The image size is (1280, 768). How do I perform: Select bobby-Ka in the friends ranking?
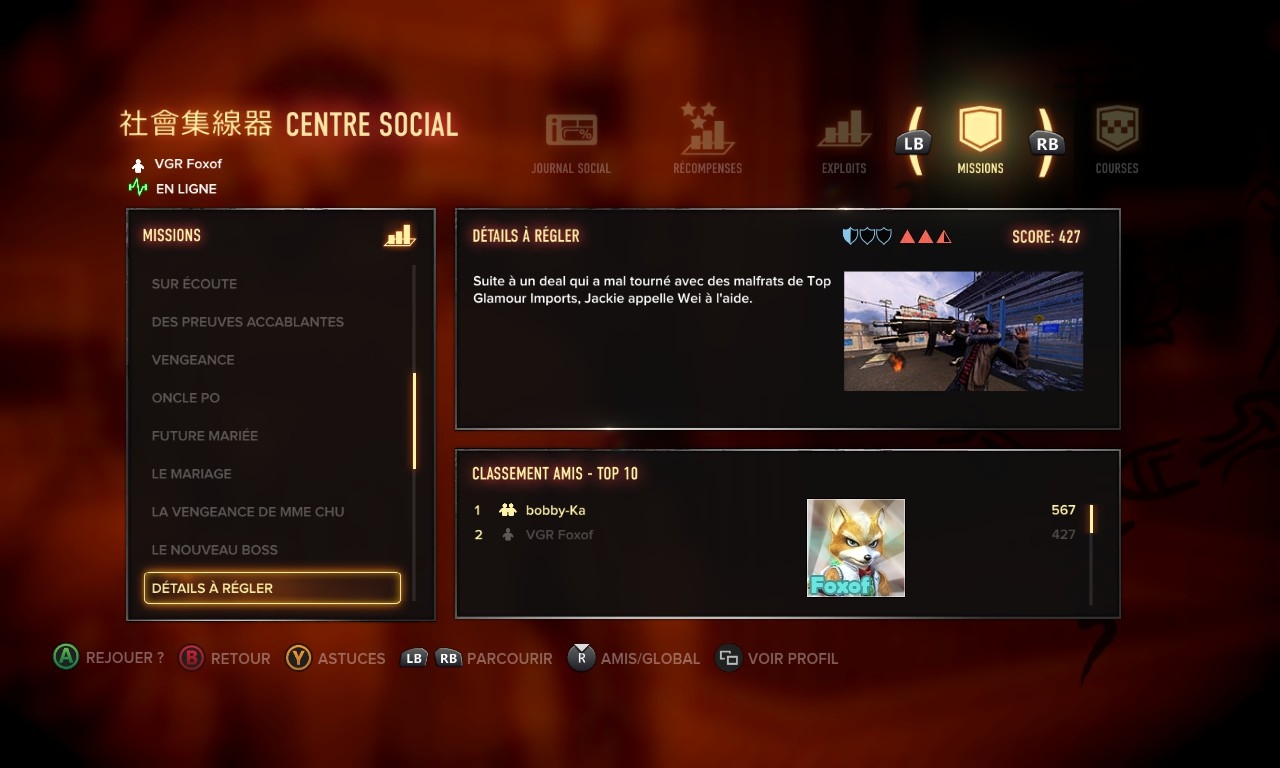point(556,510)
